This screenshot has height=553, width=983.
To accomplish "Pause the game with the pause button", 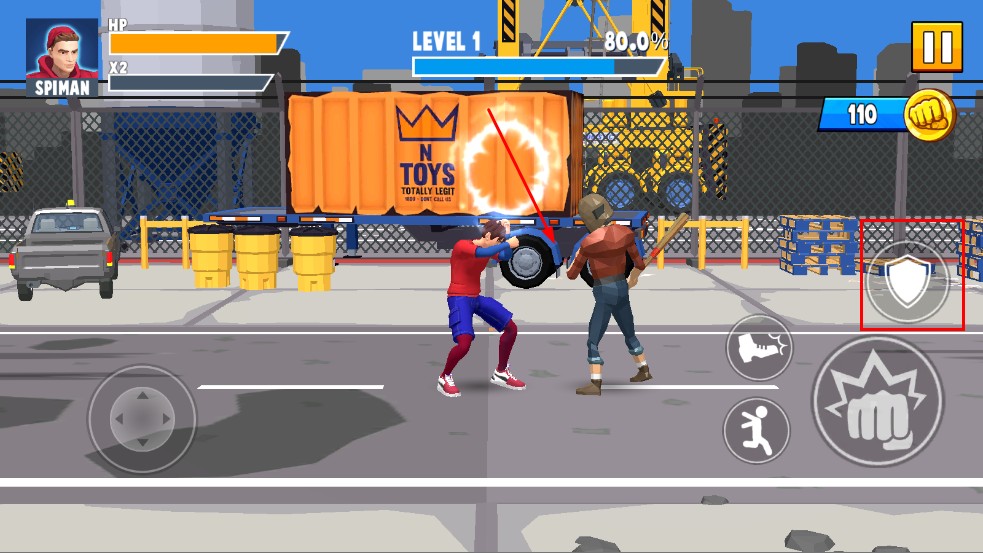I will click(936, 47).
